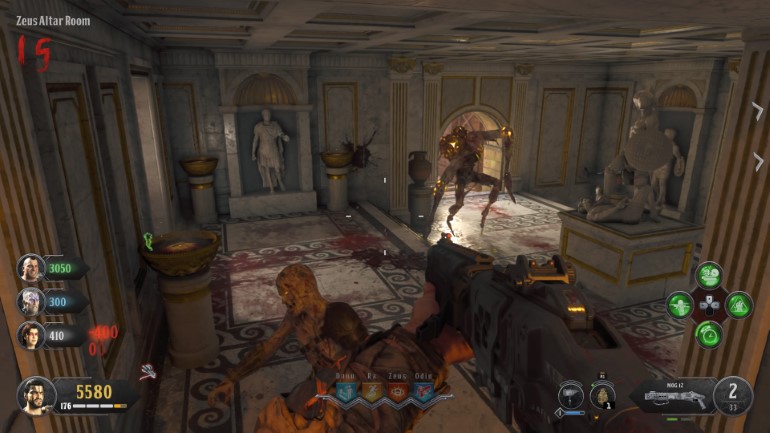The width and height of the screenshot is (770, 433).
Task: Click the teammate portrait with 300 points
Action: pyautogui.click(x=31, y=302)
